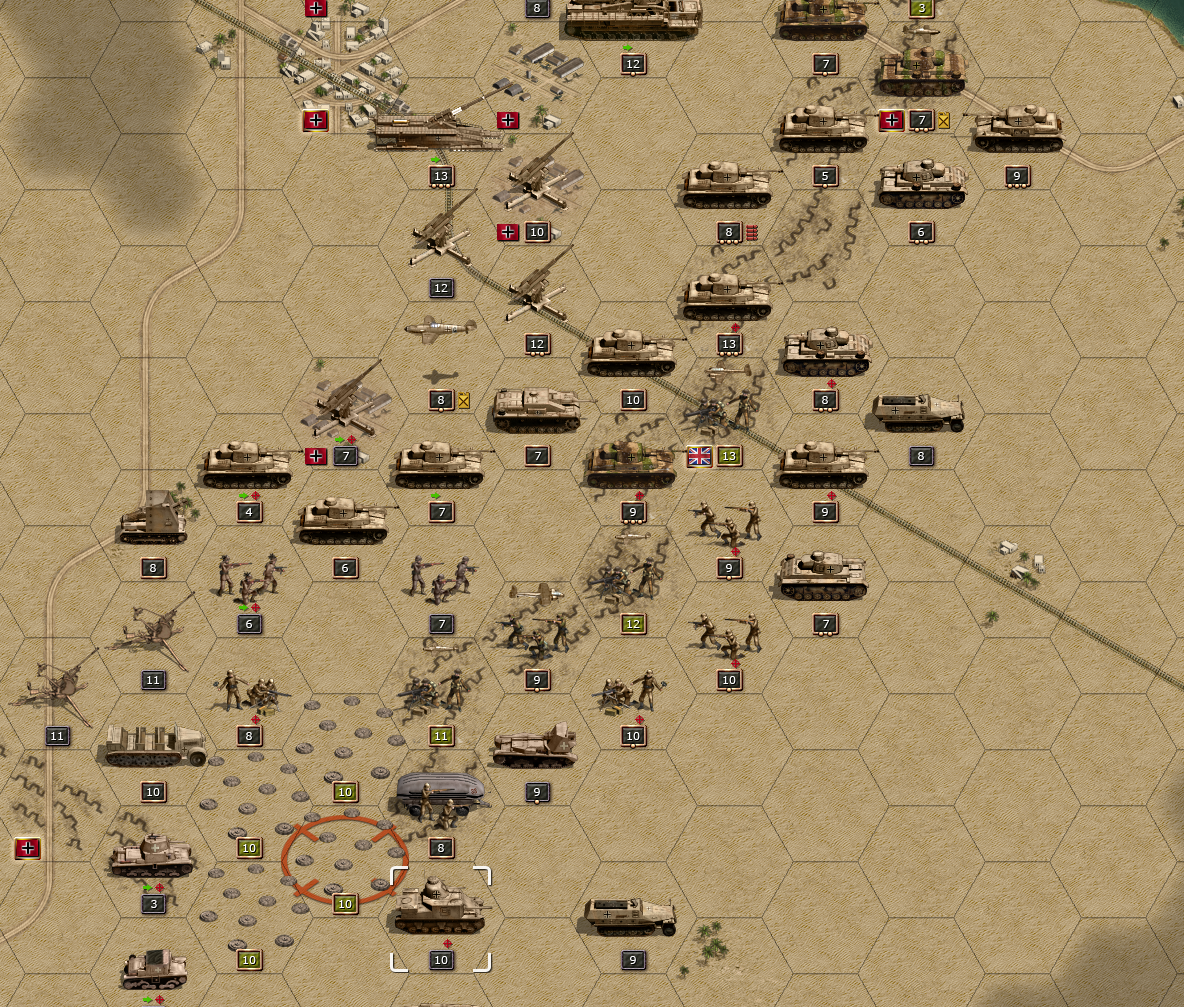Click the minefield marked with the red crosshair

click(344, 858)
